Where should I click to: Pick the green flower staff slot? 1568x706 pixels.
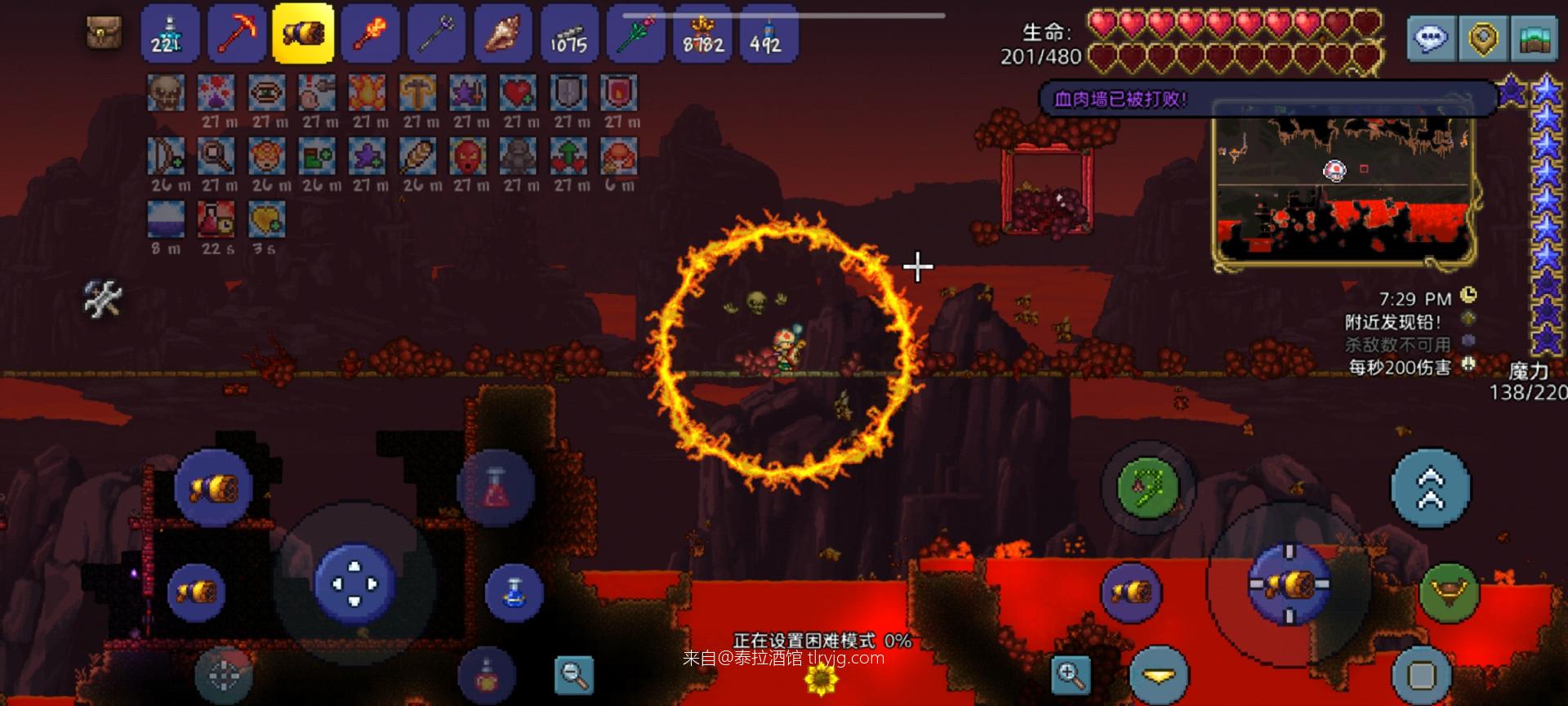(x=635, y=34)
